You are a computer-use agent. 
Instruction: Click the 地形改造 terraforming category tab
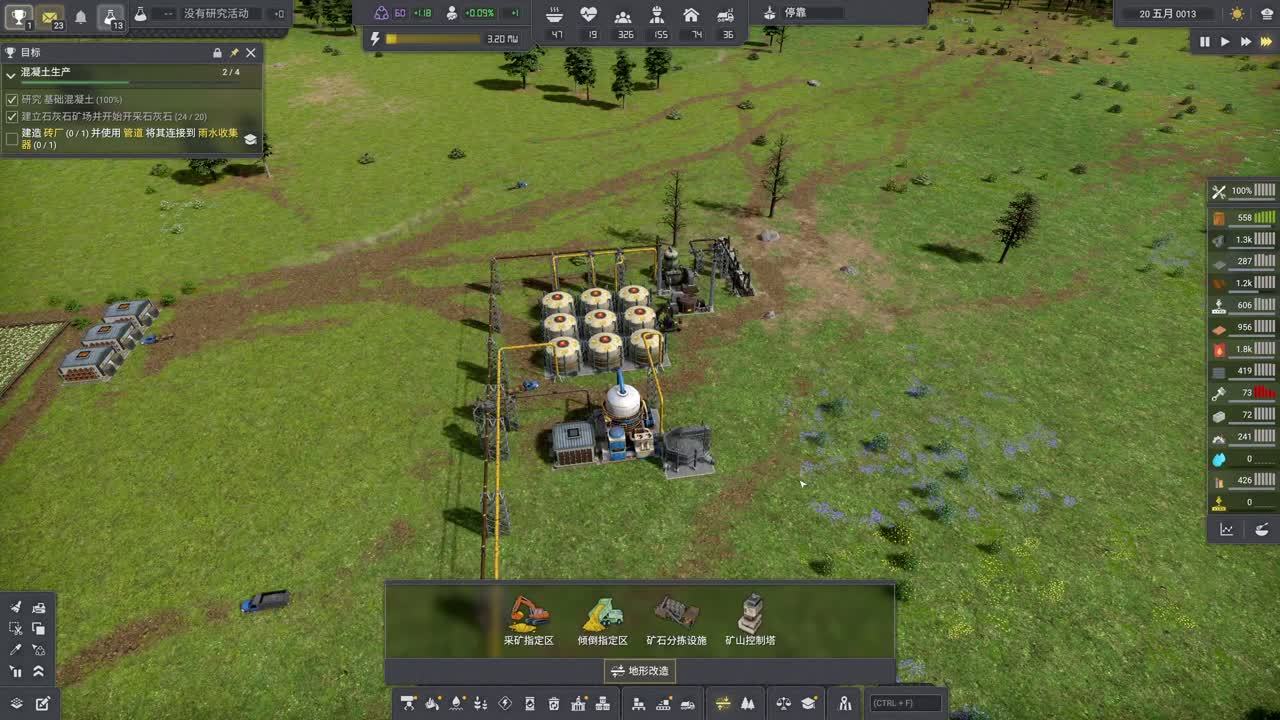point(640,671)
